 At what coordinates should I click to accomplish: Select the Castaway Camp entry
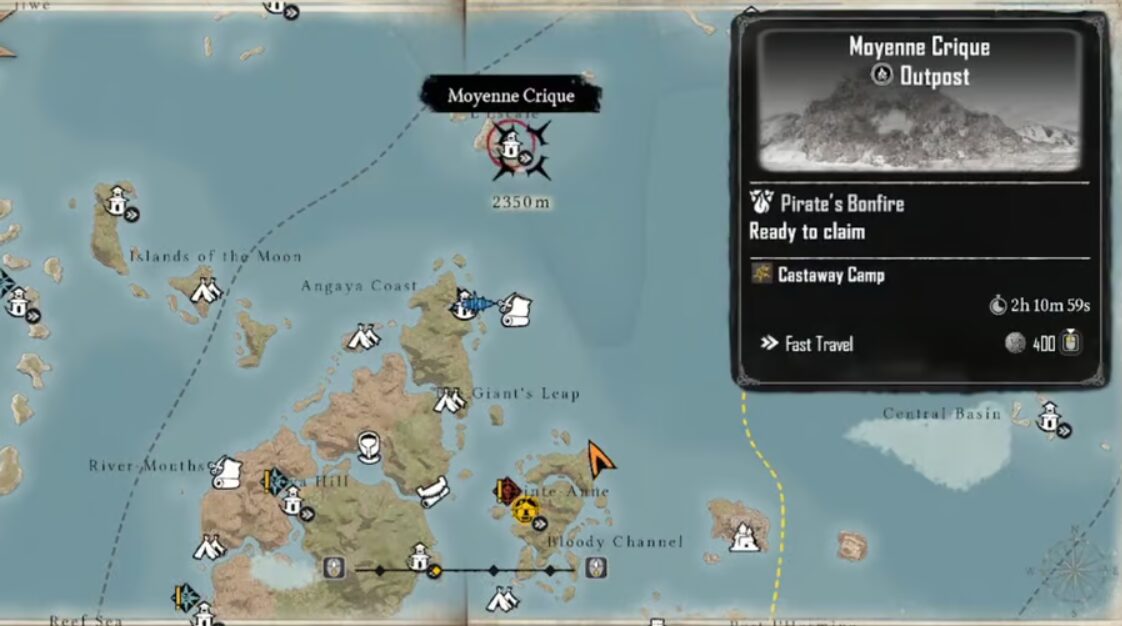(x=831, y=275)
